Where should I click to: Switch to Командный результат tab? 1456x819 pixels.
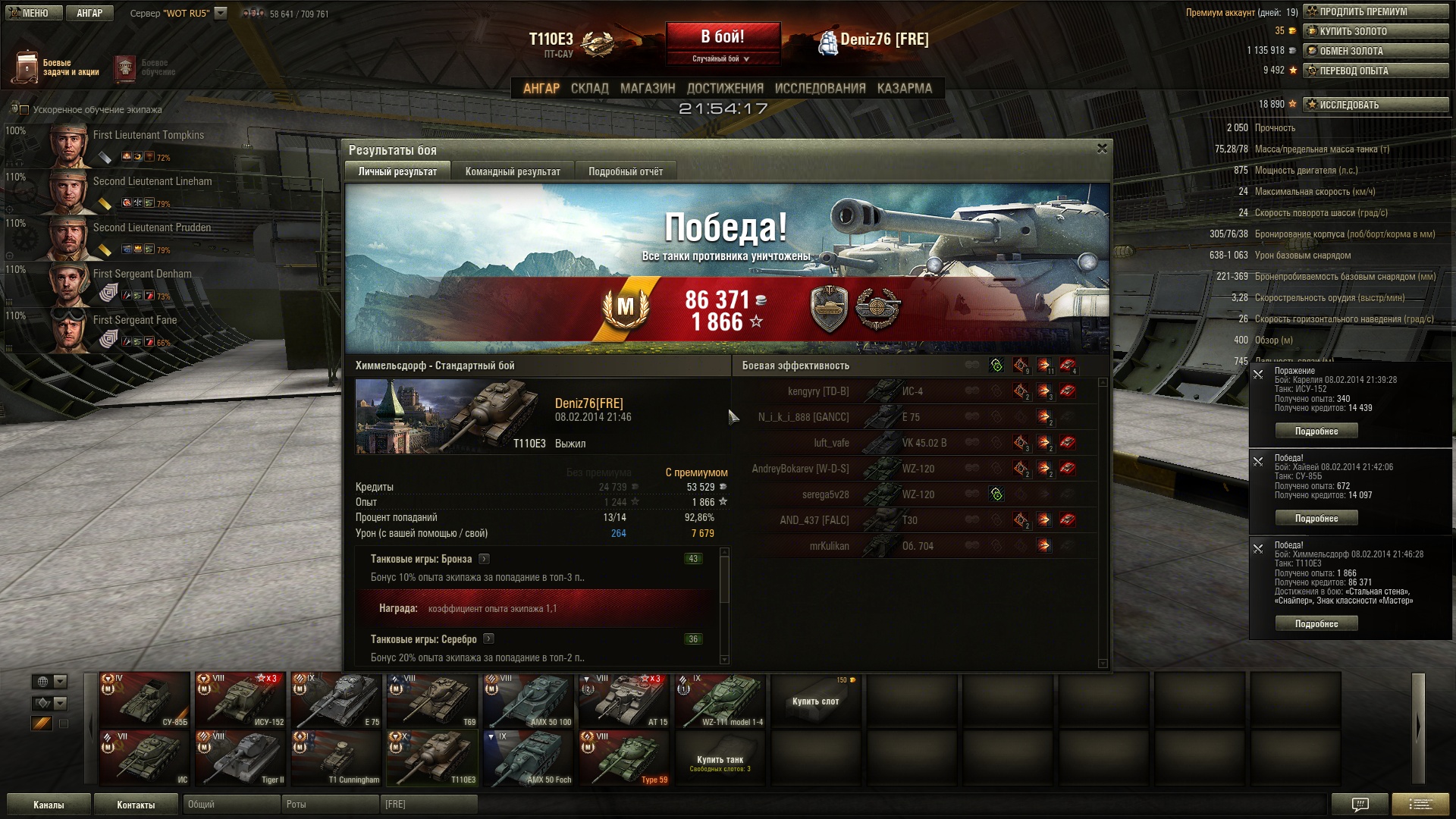click(x=513, y=171)
